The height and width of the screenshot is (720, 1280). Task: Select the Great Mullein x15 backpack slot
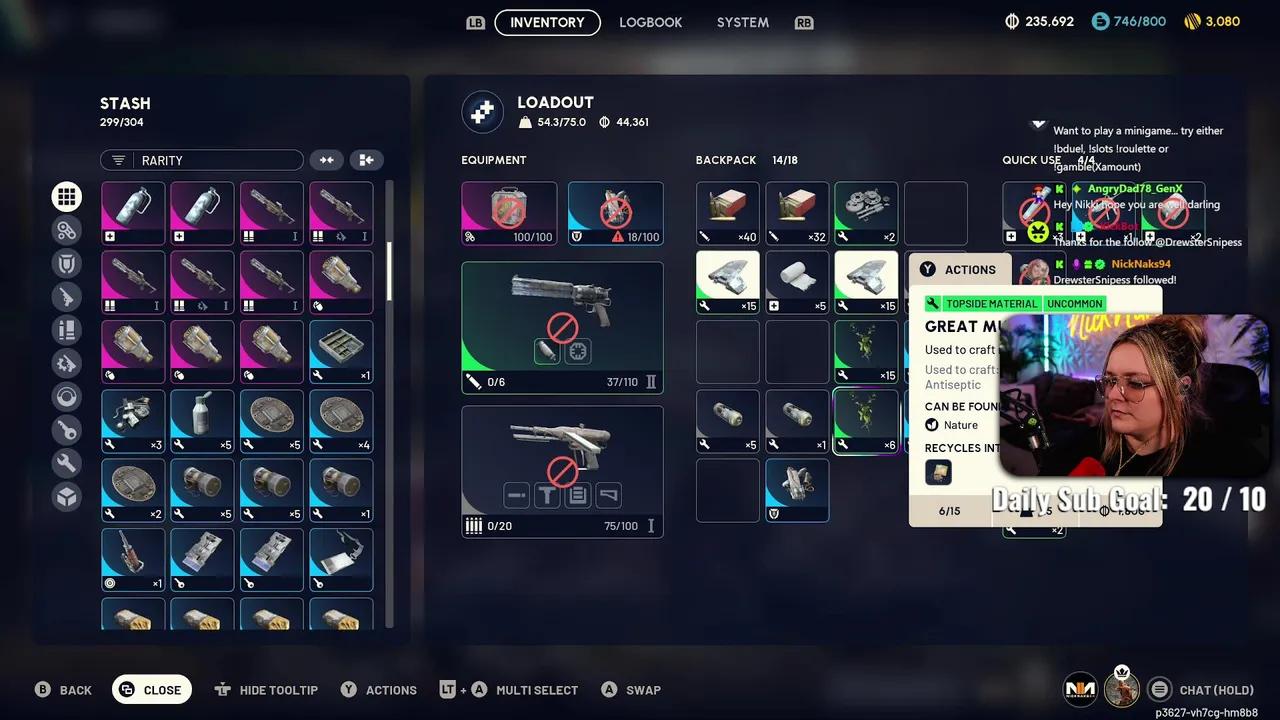pyautogui.click(x=866, y=352)
